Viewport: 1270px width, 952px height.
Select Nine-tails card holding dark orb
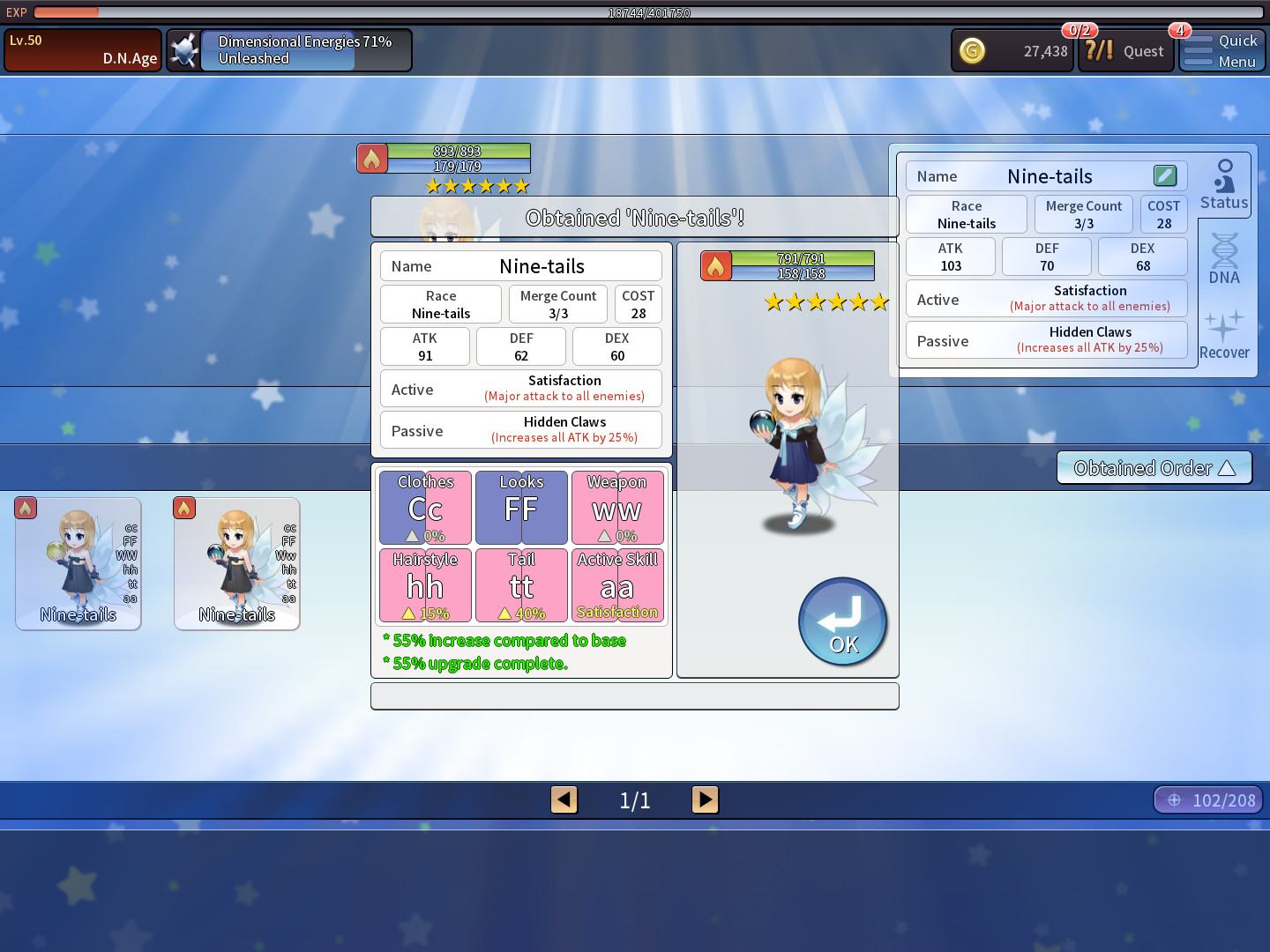[237, 563]
